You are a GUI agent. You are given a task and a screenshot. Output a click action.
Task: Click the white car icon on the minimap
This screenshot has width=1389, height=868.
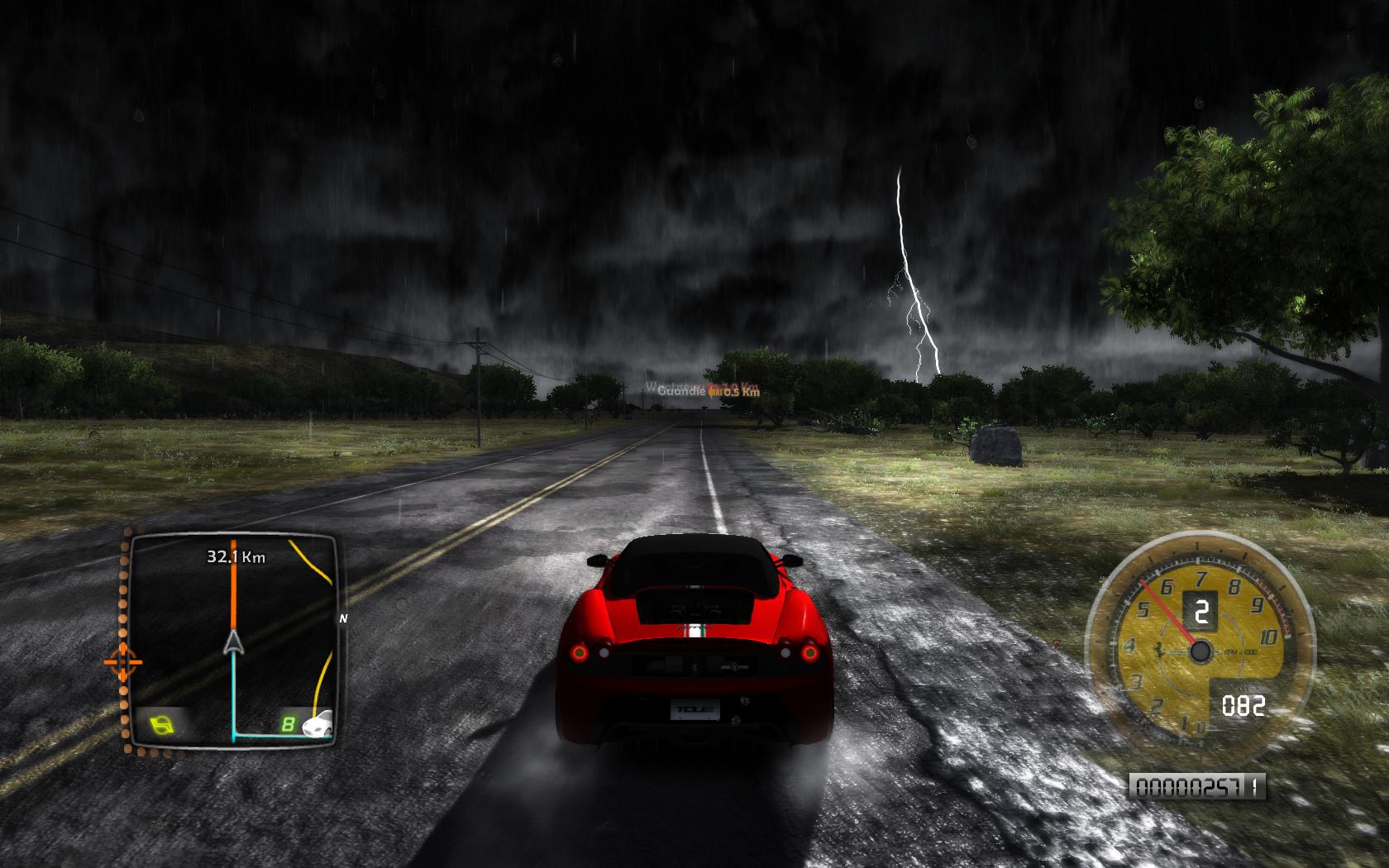318,727
